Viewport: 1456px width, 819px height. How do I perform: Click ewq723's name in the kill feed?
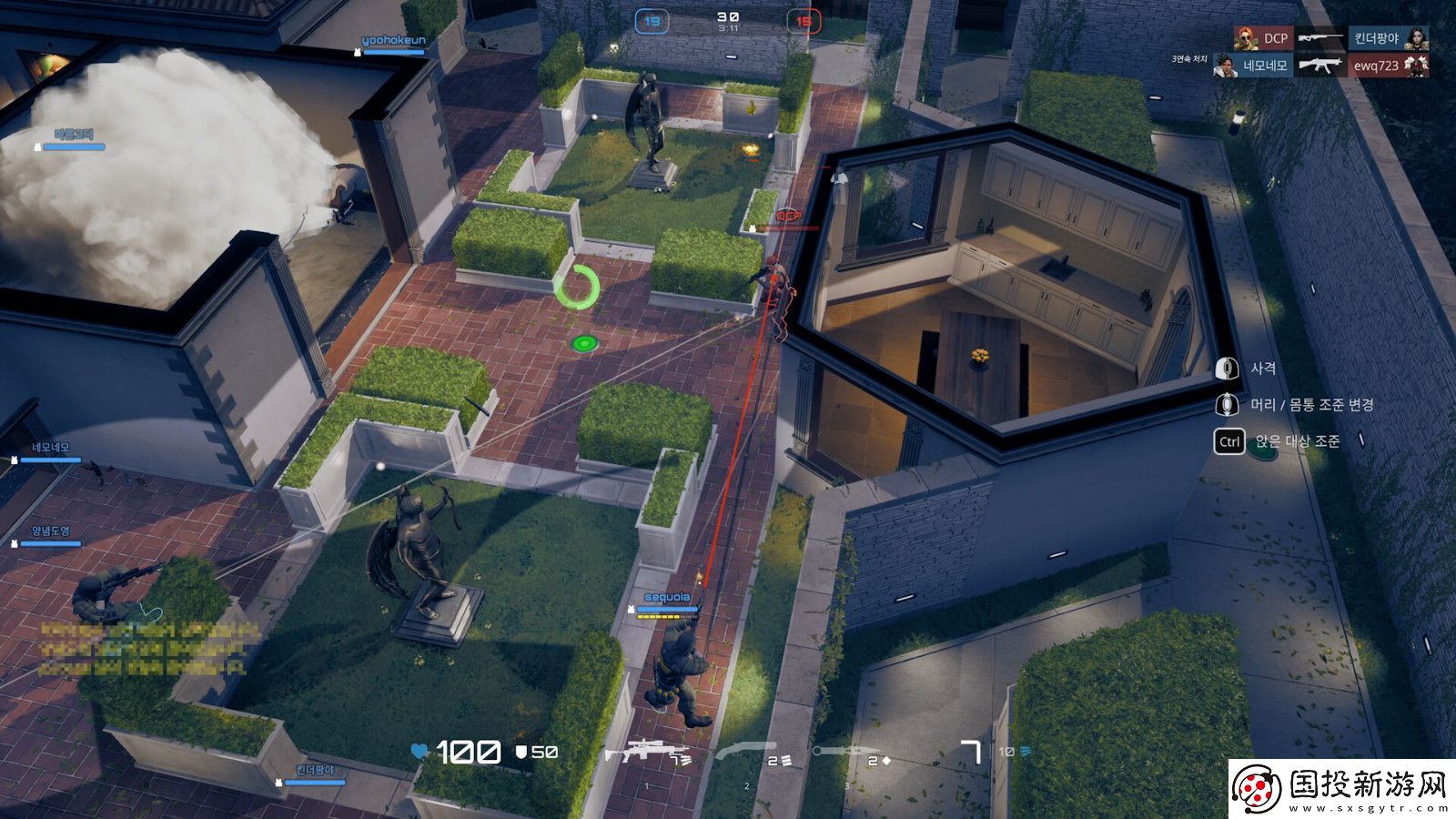pos(1375,66)
